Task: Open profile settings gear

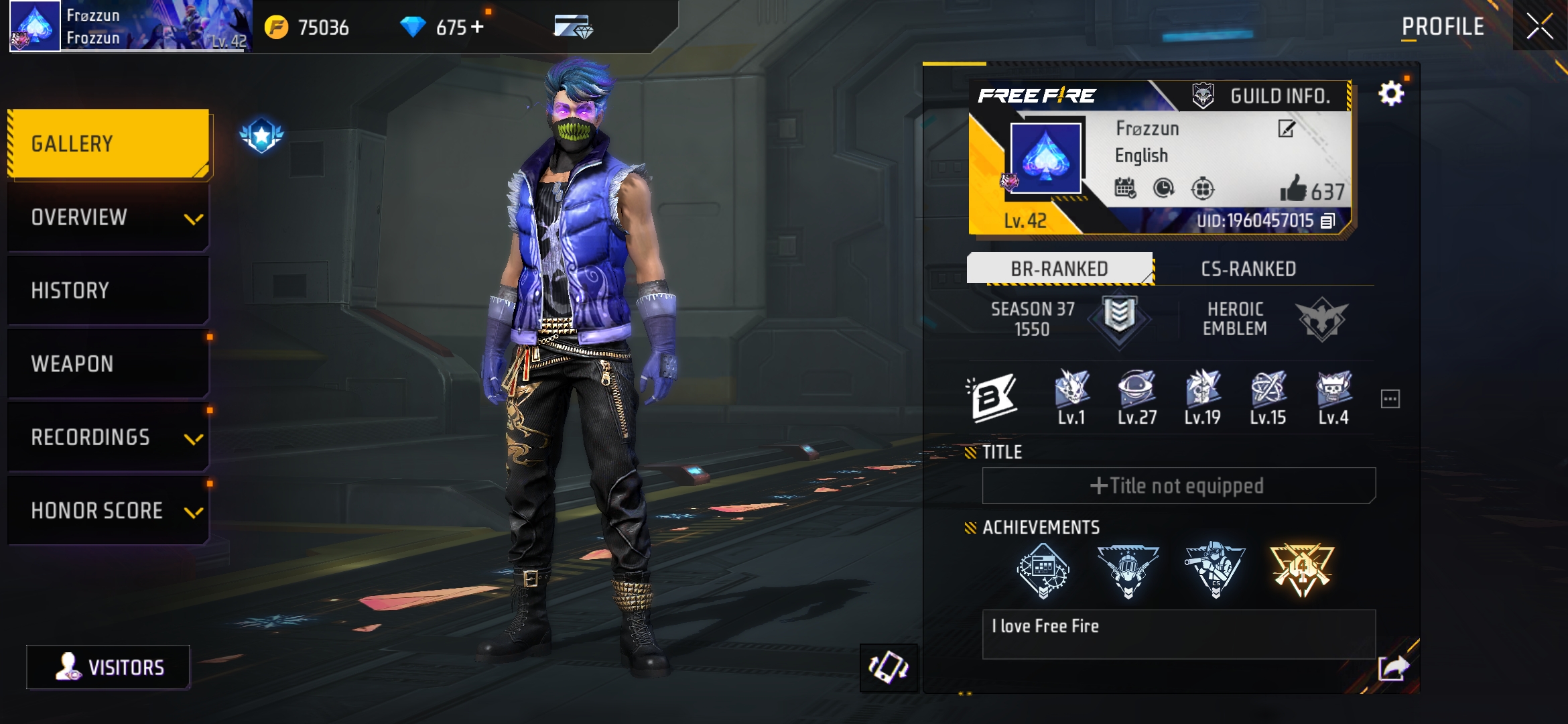Action: coord(1391,93)
